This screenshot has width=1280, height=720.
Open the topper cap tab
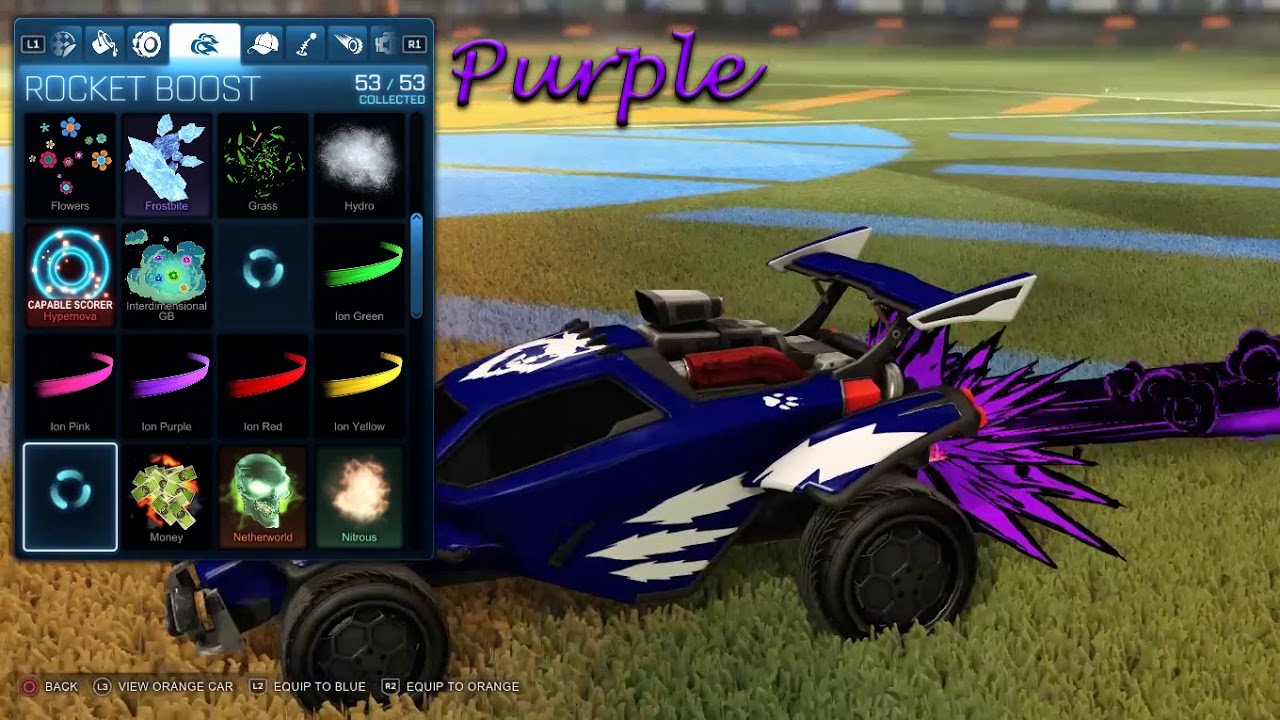click(262, 43)
